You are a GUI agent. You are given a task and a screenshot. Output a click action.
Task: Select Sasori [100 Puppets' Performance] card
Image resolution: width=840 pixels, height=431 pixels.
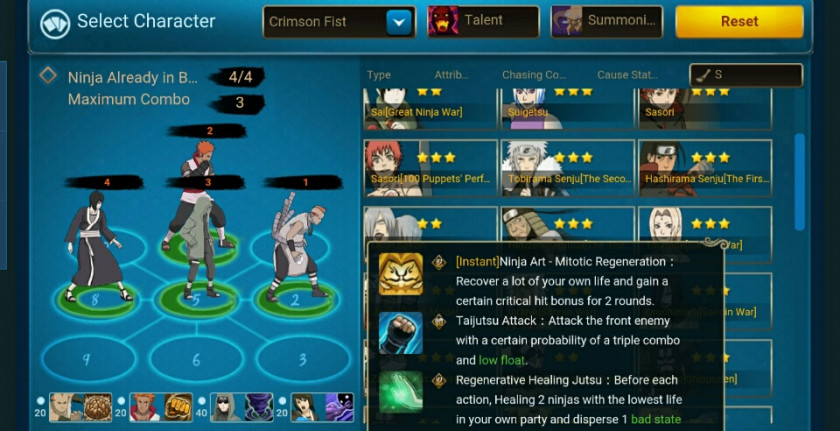click(431, 167)
